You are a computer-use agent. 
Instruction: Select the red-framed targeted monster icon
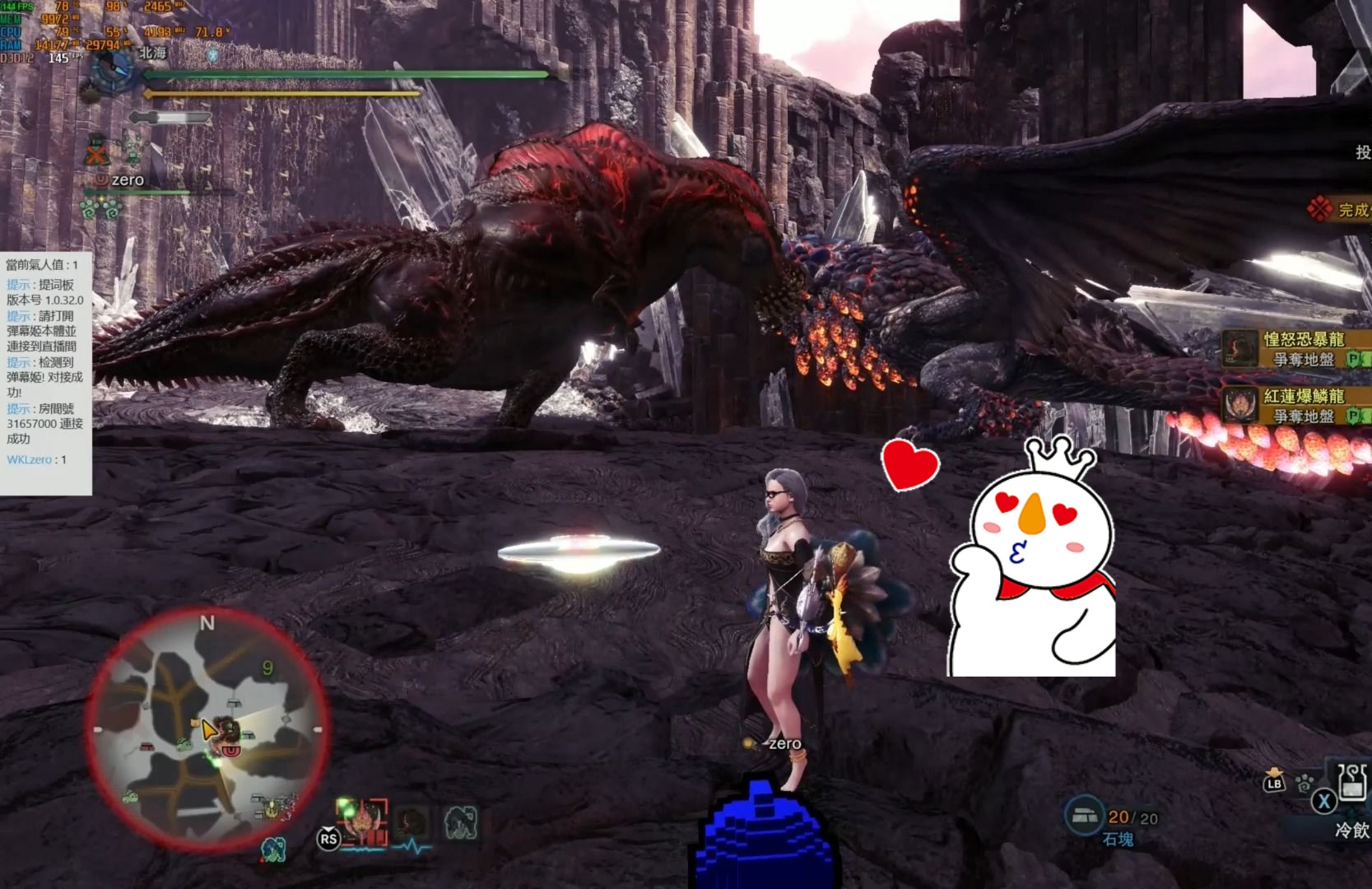tap(364, 822)
